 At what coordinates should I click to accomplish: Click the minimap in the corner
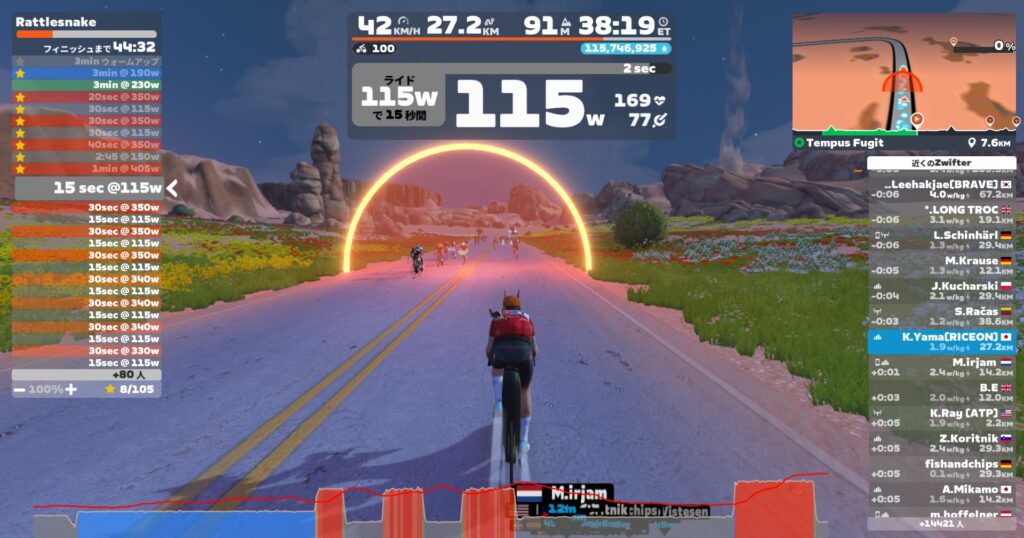pyautogui.click(x=903, y=73)
